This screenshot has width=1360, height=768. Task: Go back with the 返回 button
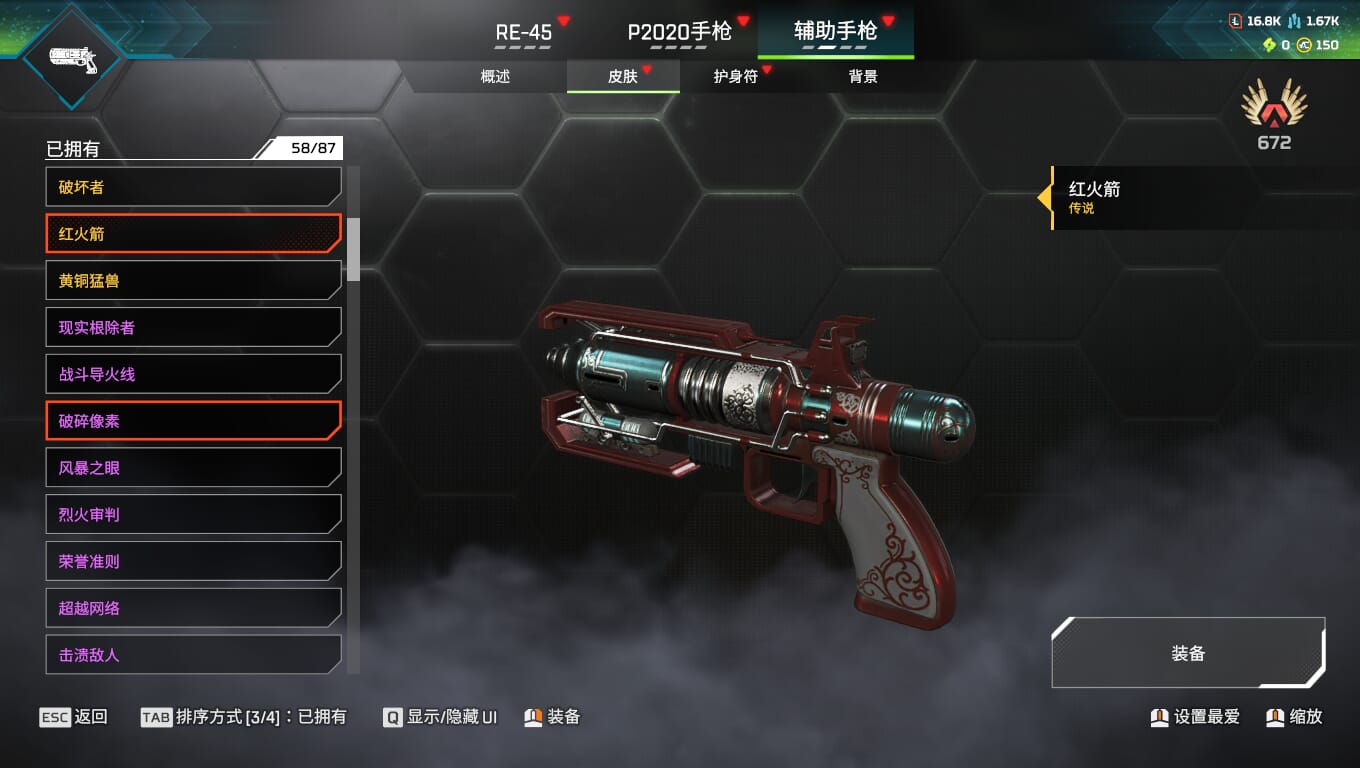pos(74,717)
